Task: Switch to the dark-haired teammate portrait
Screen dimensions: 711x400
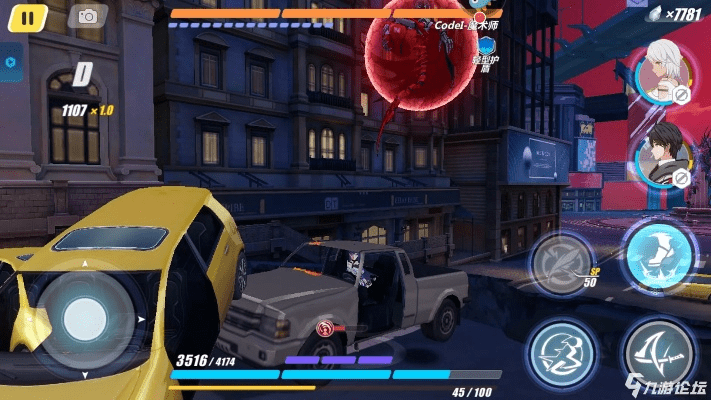Action: click(x=661, y=156)
